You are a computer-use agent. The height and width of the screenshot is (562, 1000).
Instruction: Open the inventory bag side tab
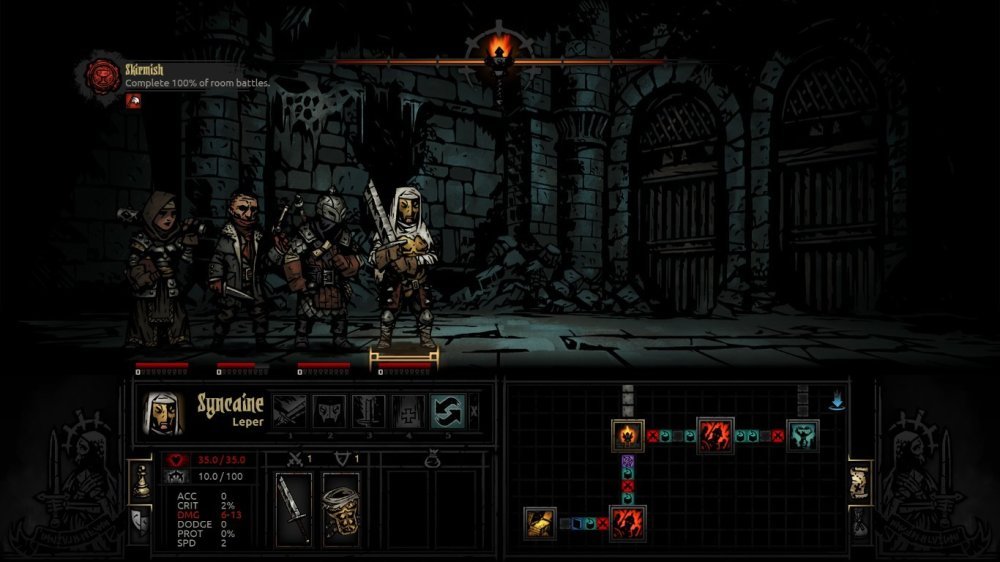click(x=859, y=522)
